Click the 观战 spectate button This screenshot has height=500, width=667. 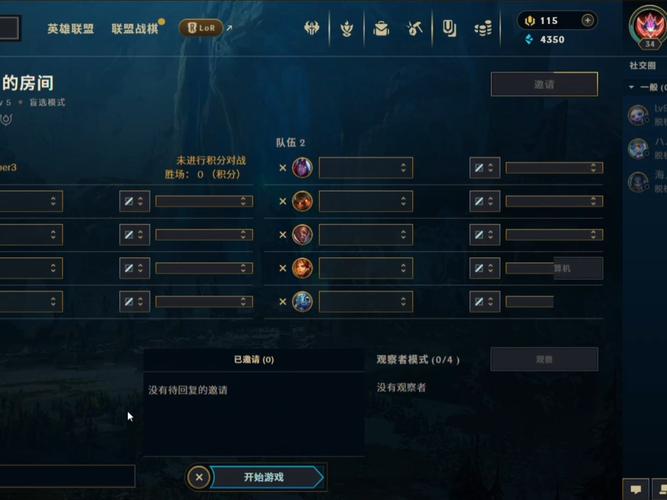(544, 359)
